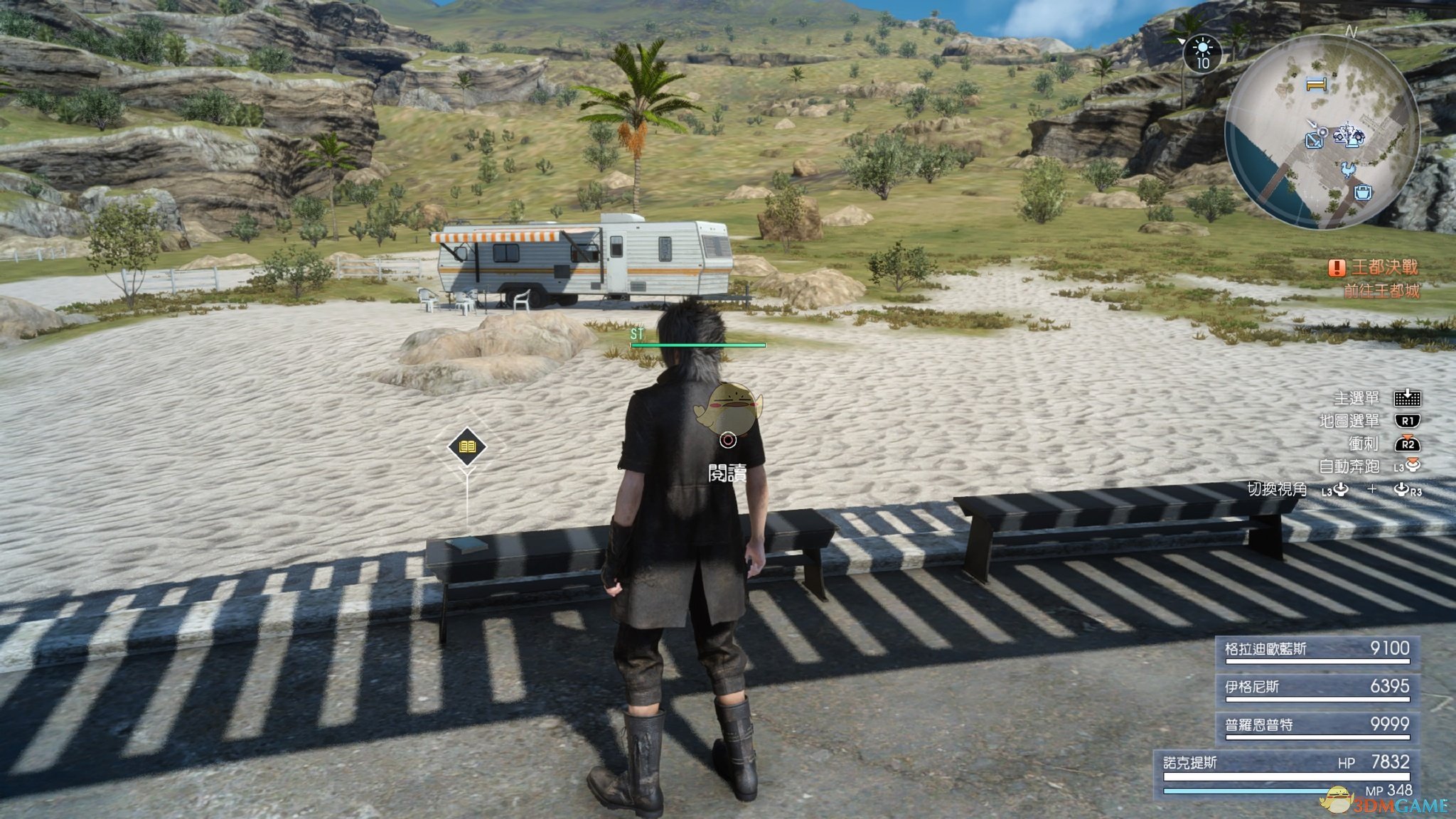Open the 王都決戰 quest tracker
Screen dimensions: 1456x819
[x=1374, y=268]
